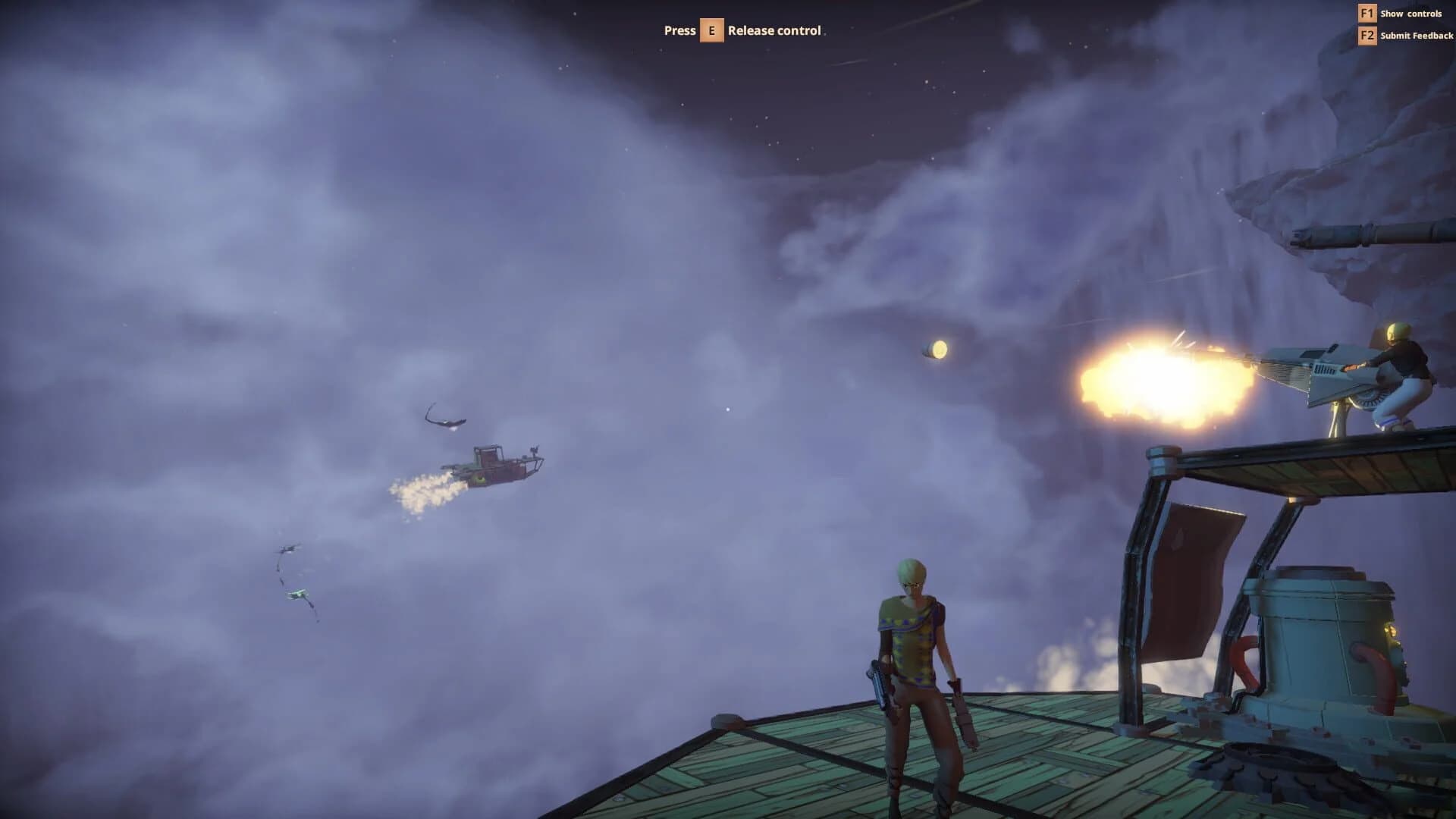
Task: Select the mounted swivel cannon
Action: (1319, 364)
